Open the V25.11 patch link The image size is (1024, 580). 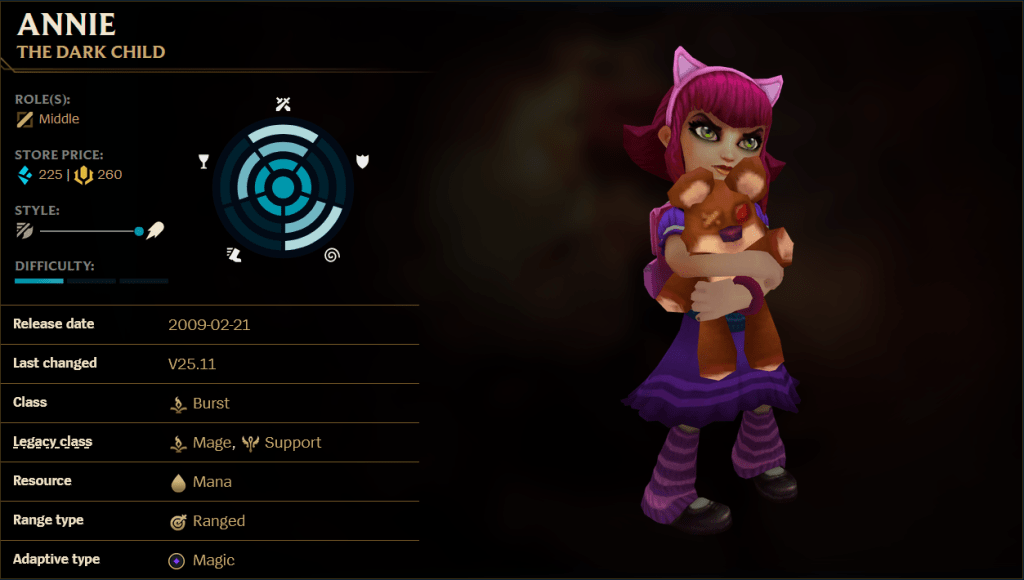[192, 364]
